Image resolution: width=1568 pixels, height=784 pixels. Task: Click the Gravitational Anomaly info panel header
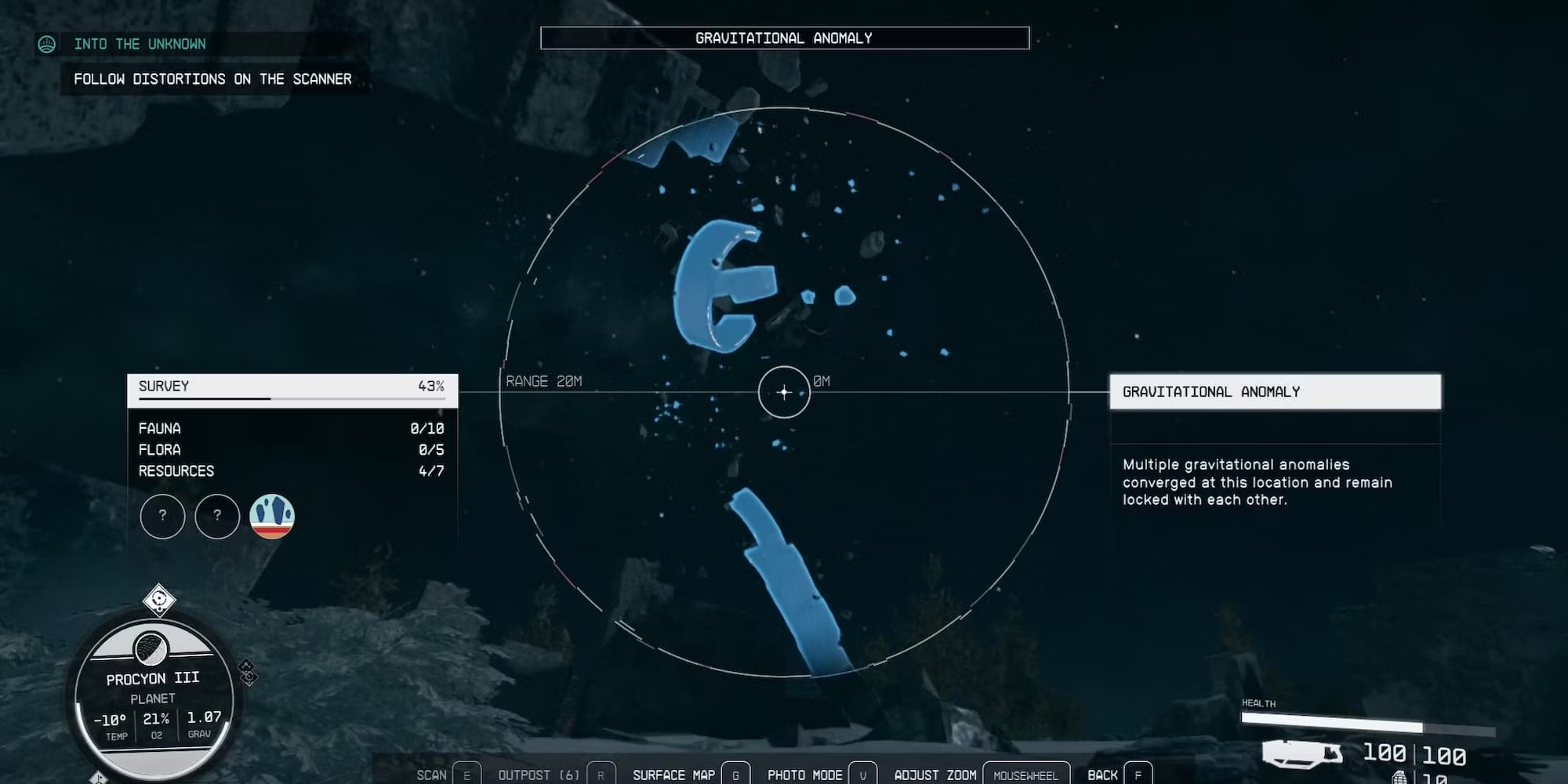click(x=1274, y=392)
